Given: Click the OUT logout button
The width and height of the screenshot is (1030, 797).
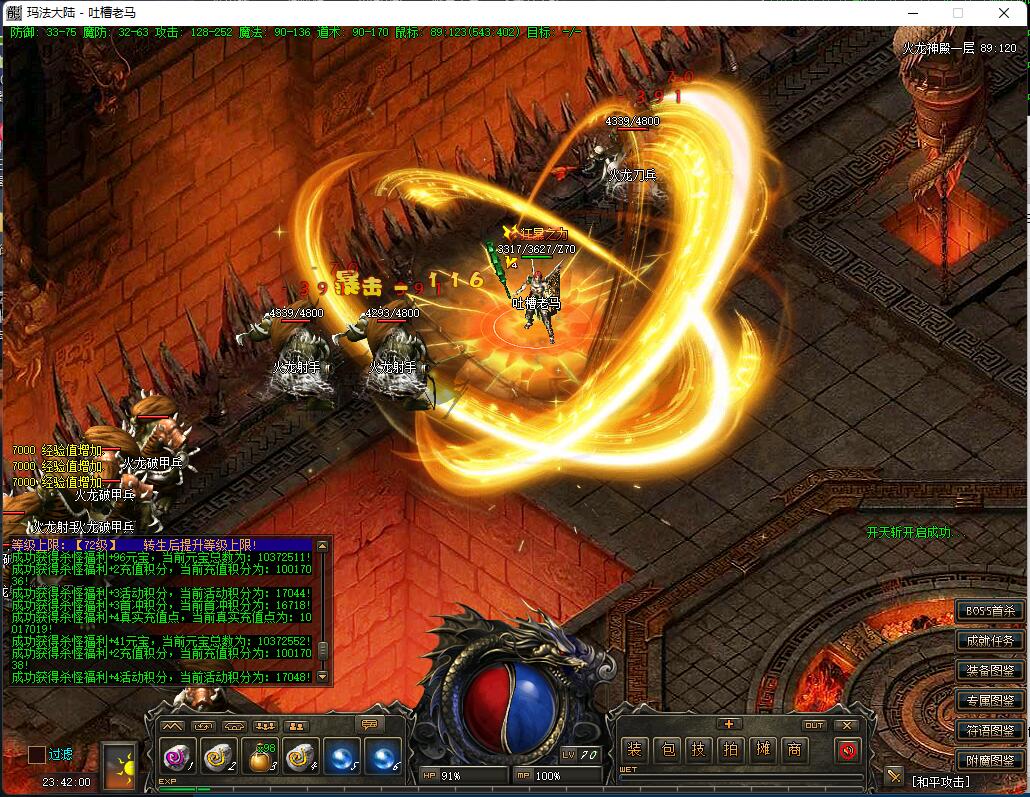Looking at the screenshot, I should point(815,725).
